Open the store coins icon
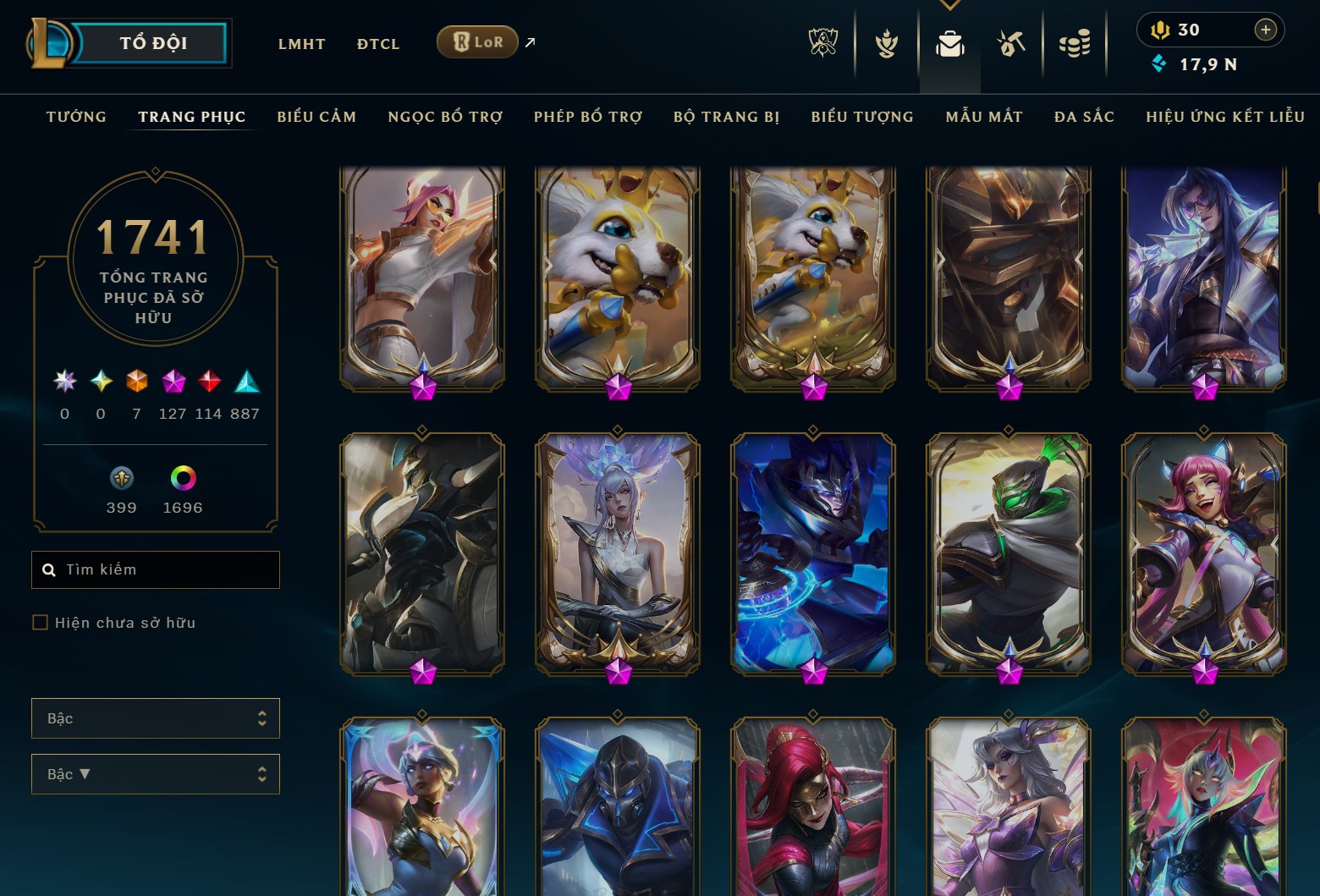This screenshot has height=896, width=1320. coord(1075,46)
